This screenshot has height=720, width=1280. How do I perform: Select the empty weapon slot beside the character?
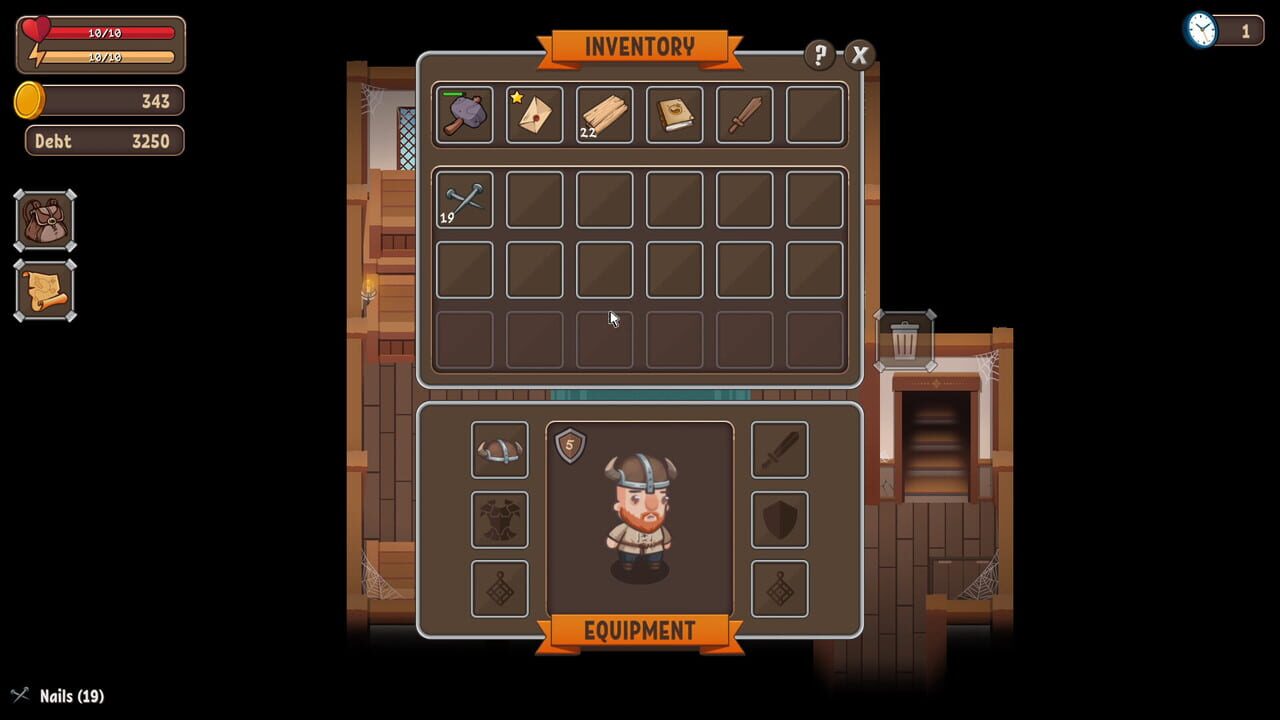(x=780, y=451)
